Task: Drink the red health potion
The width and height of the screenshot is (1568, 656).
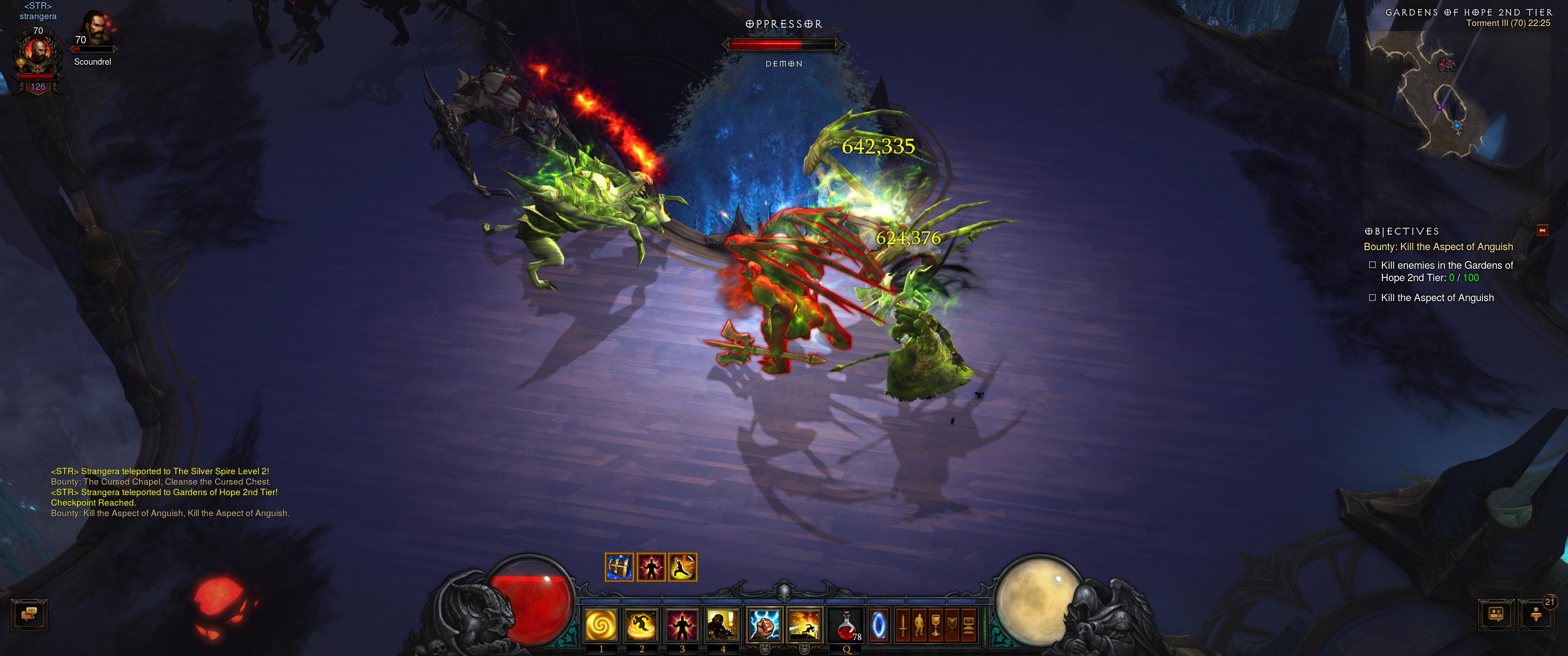Action: coord(847,625)
